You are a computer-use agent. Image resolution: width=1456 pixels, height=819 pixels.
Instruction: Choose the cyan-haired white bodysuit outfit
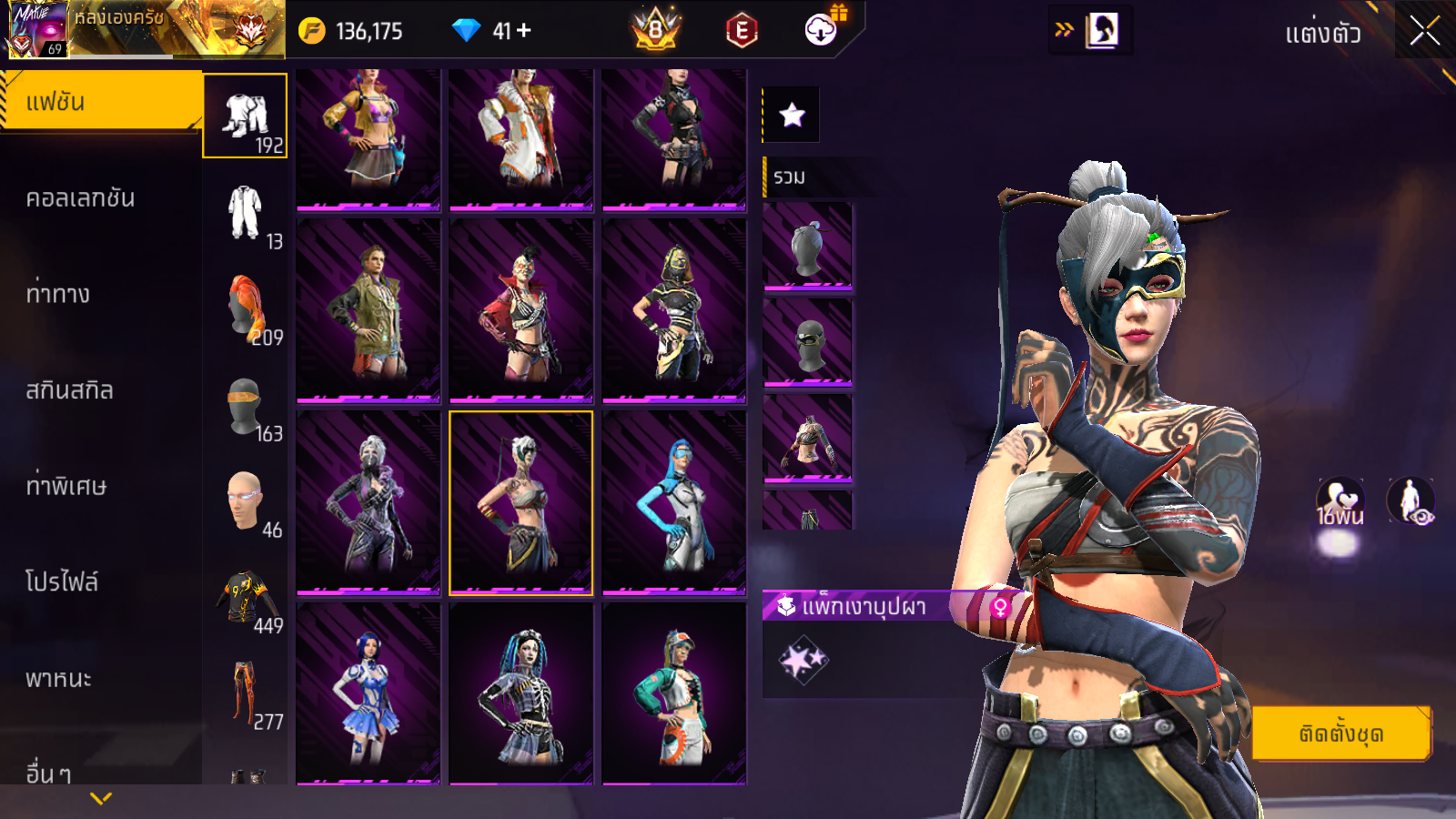(x=673, y=502)
